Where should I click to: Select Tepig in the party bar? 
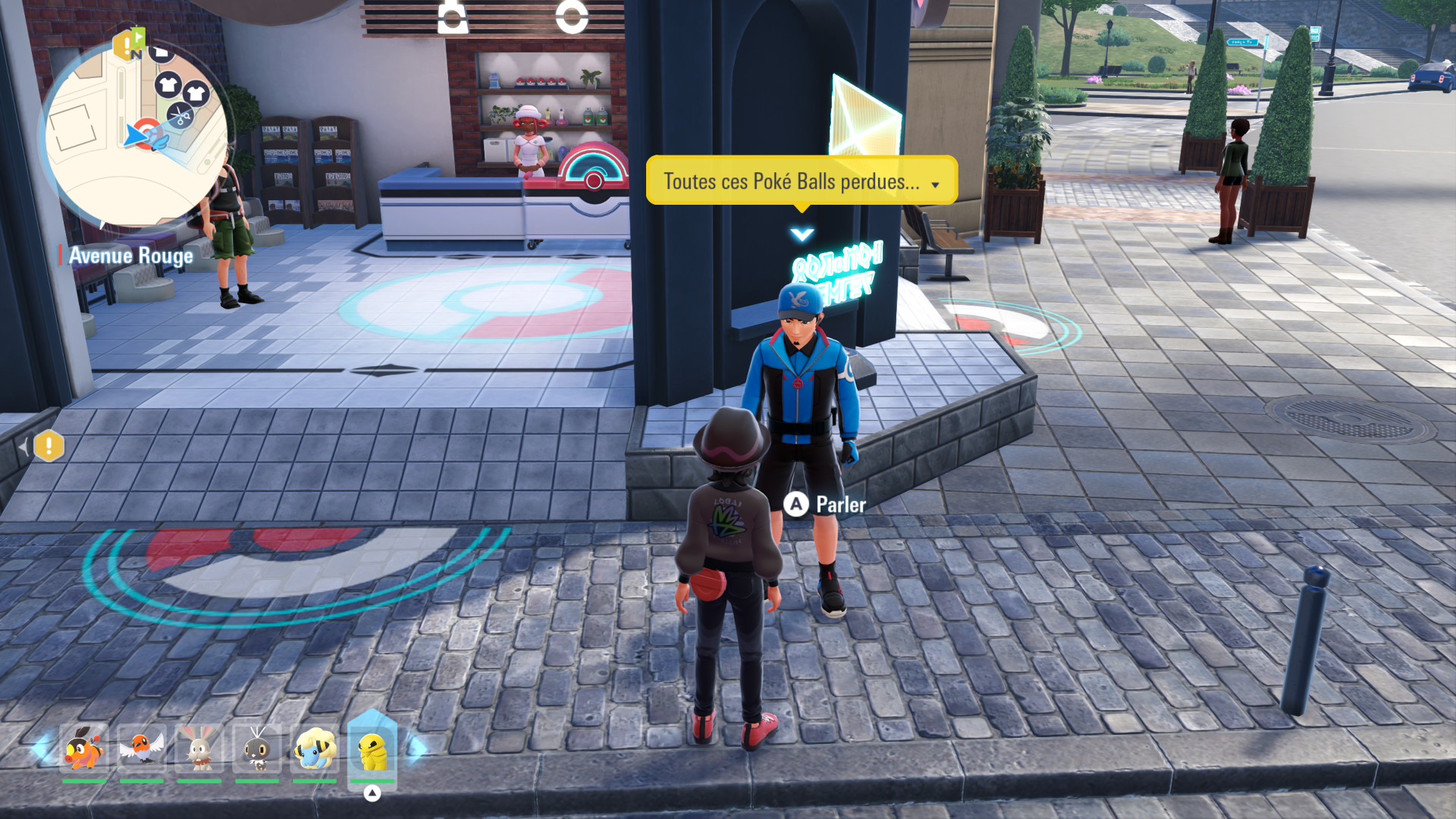pyautogui.click(x=84, y=748)
